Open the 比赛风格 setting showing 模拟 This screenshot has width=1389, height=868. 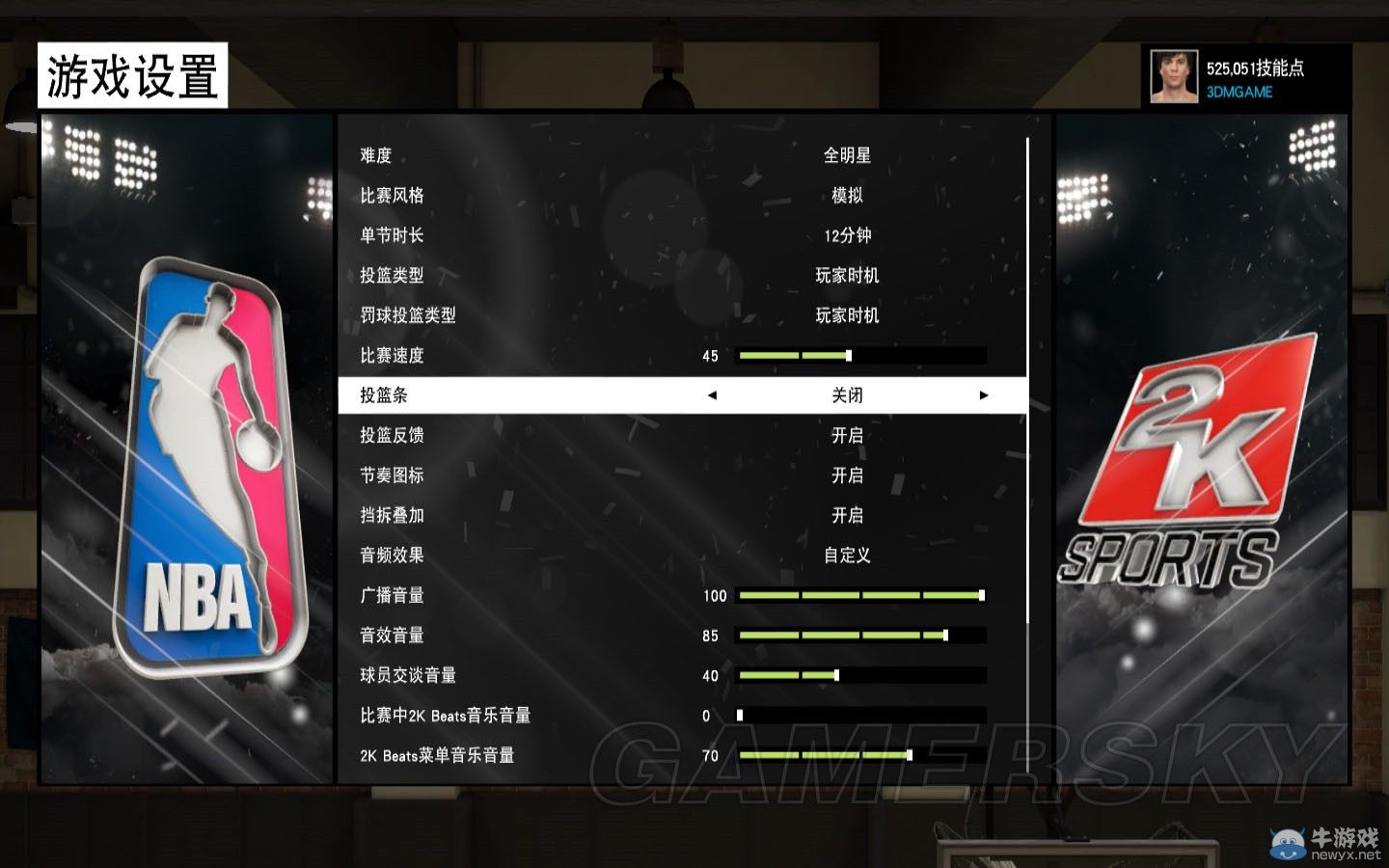pyautogui.click(x=847, y=195)
